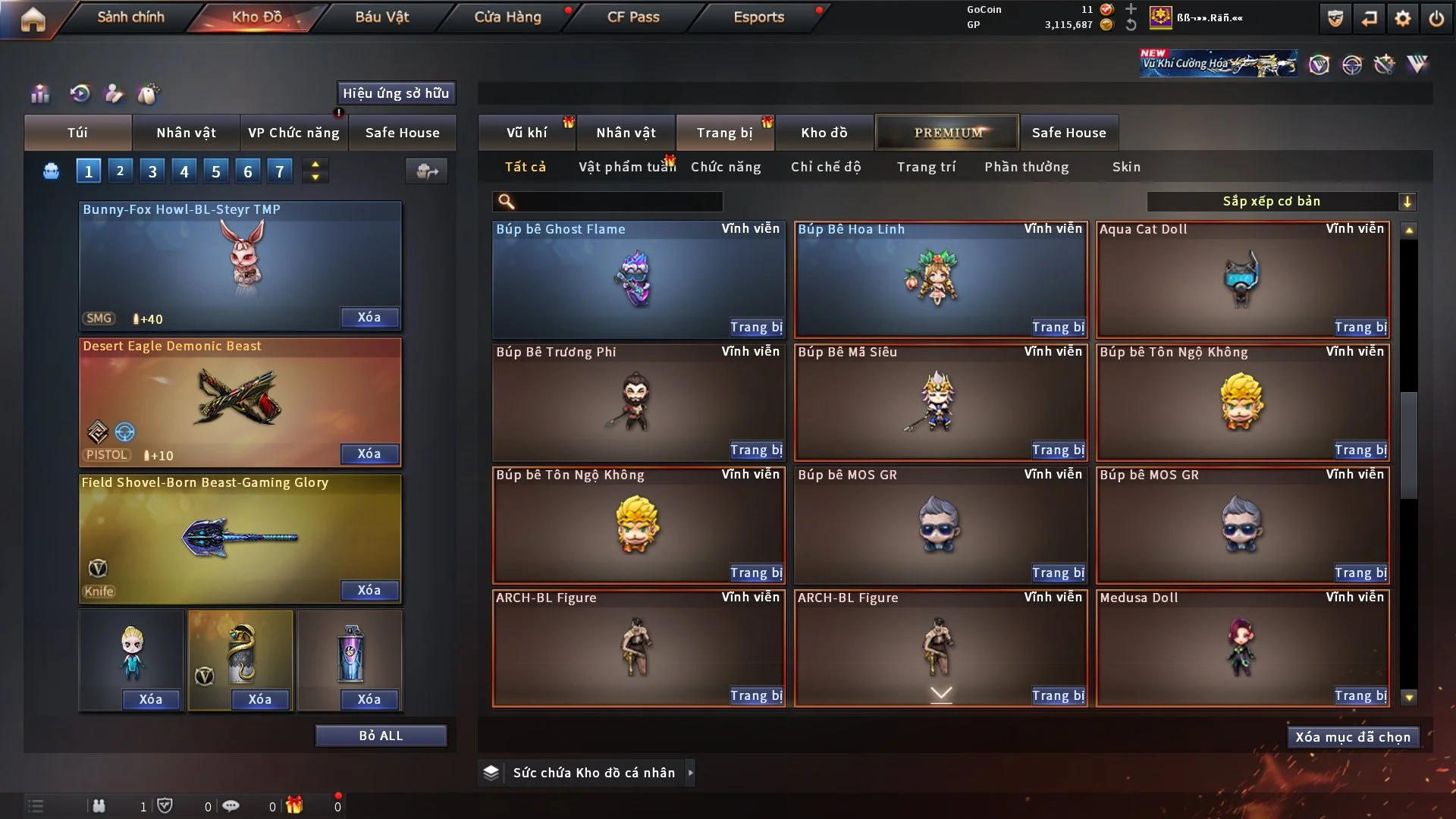Click the inventory search field
Viewport: 1456px width, 819px height.
coord(618,202)
